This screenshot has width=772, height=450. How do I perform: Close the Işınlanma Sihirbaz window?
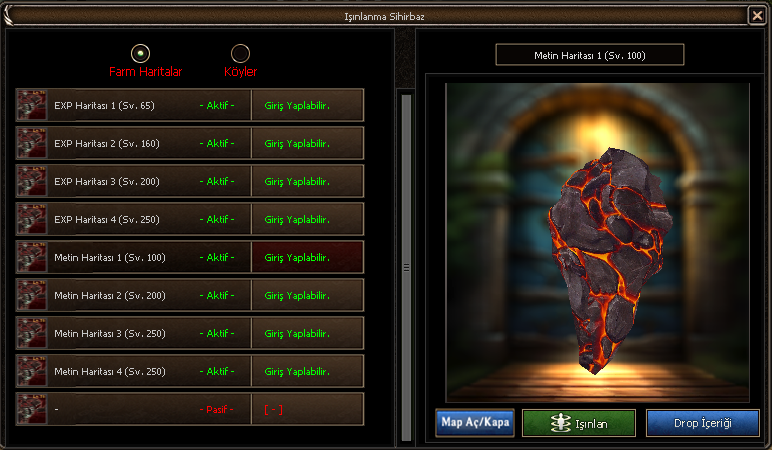click(x=756, y=15)
